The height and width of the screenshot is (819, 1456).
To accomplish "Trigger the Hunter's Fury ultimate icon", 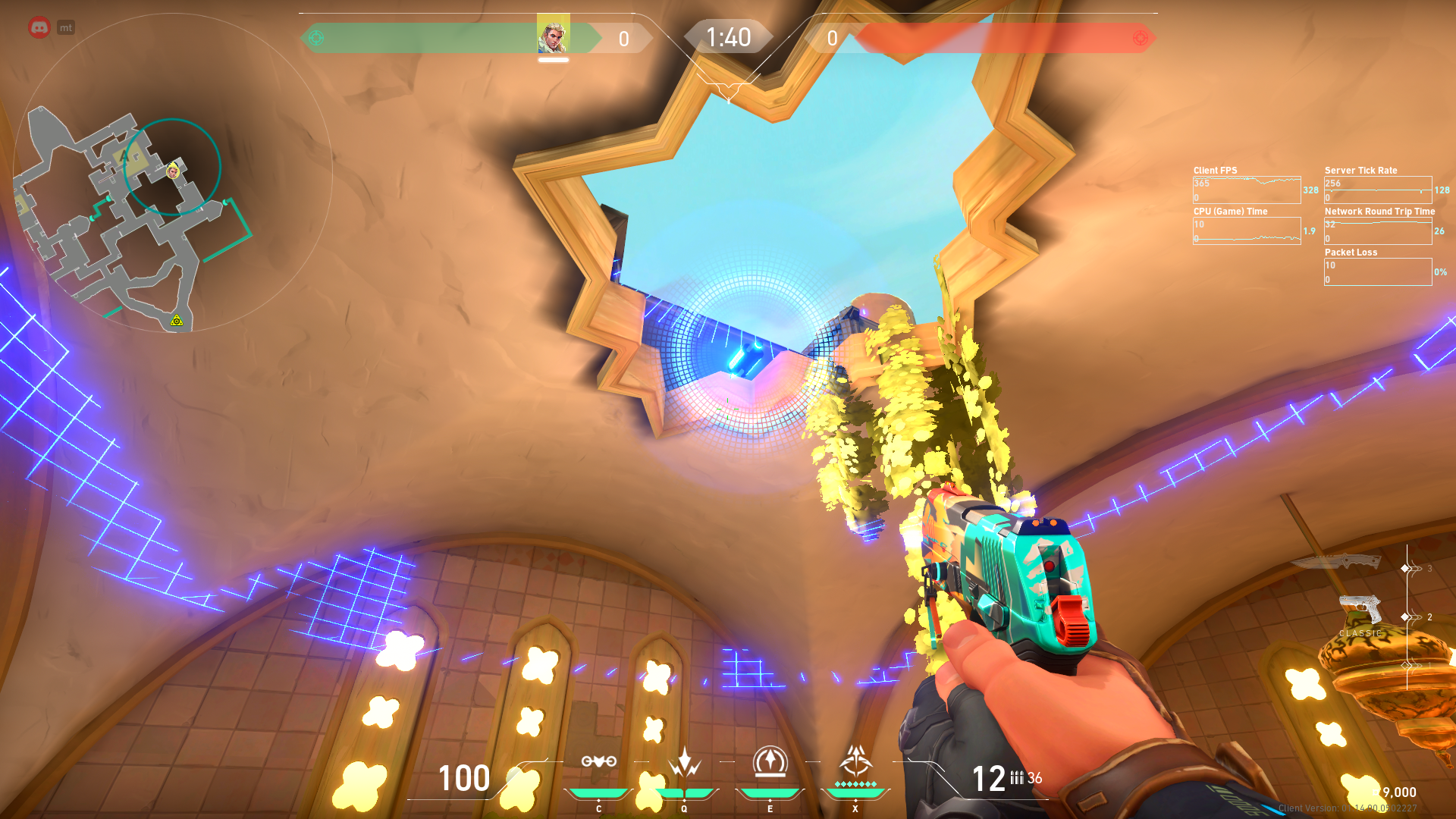I will click(855, 761).
